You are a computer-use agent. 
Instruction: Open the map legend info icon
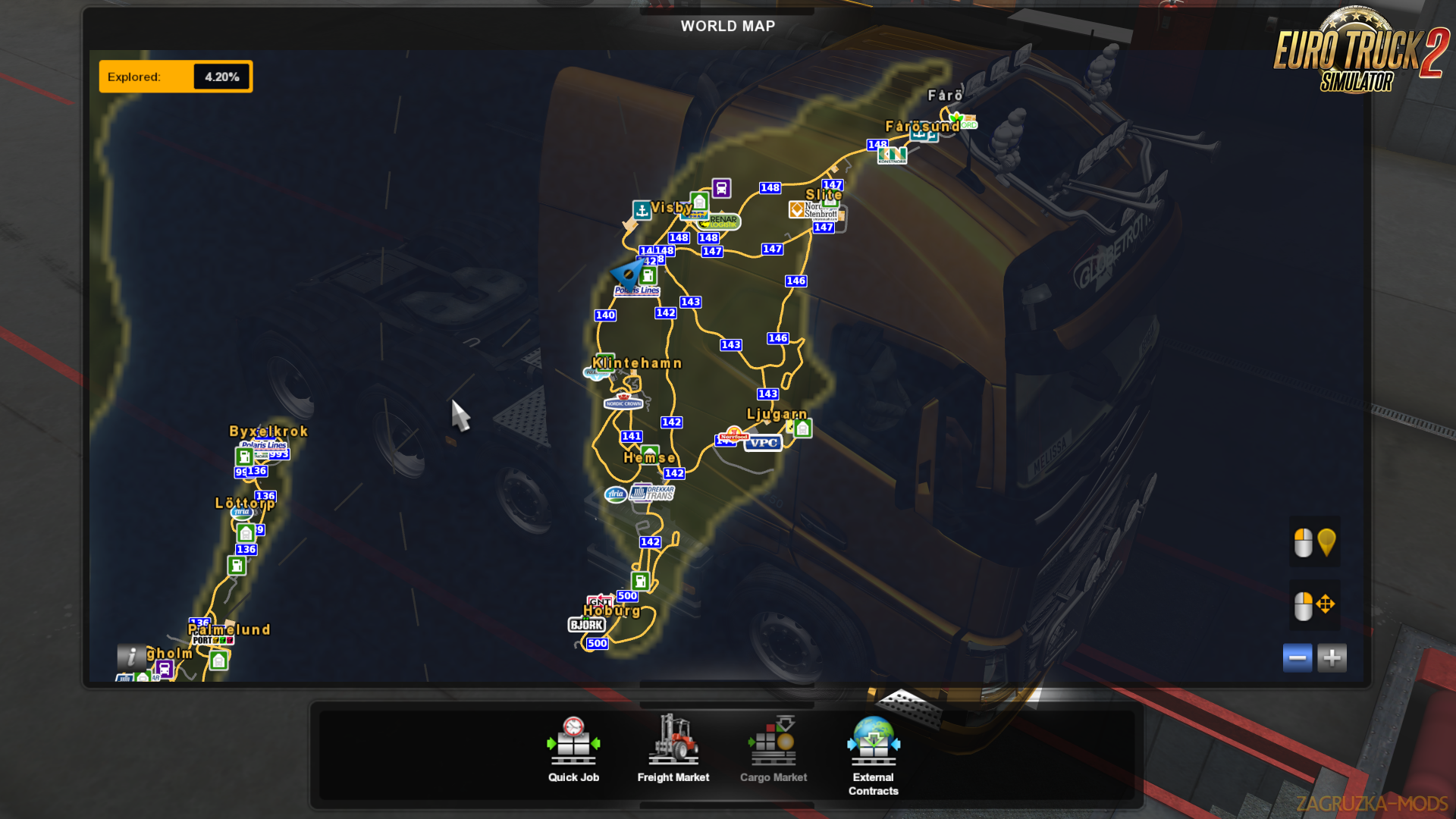pyautogui.click(x=133, y=657)
